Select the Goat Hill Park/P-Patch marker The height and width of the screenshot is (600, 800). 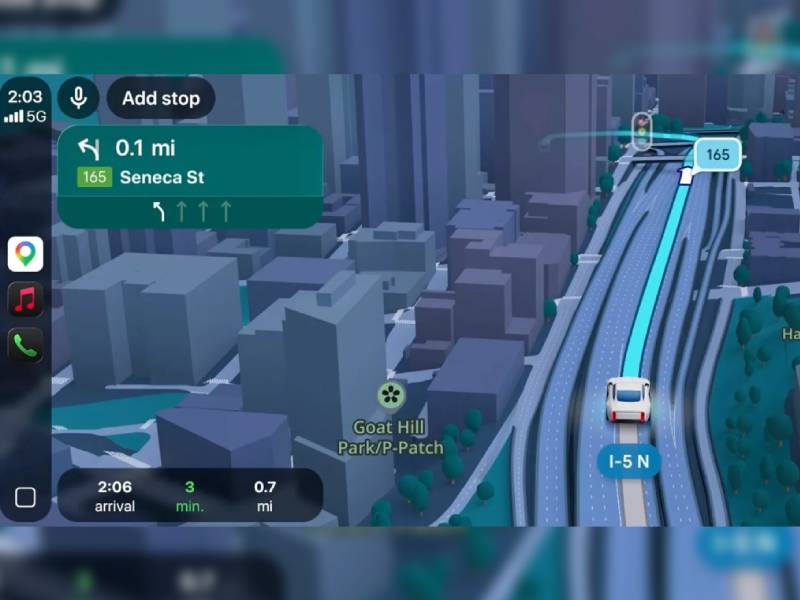pyautogui.click(x=391, y=395)
